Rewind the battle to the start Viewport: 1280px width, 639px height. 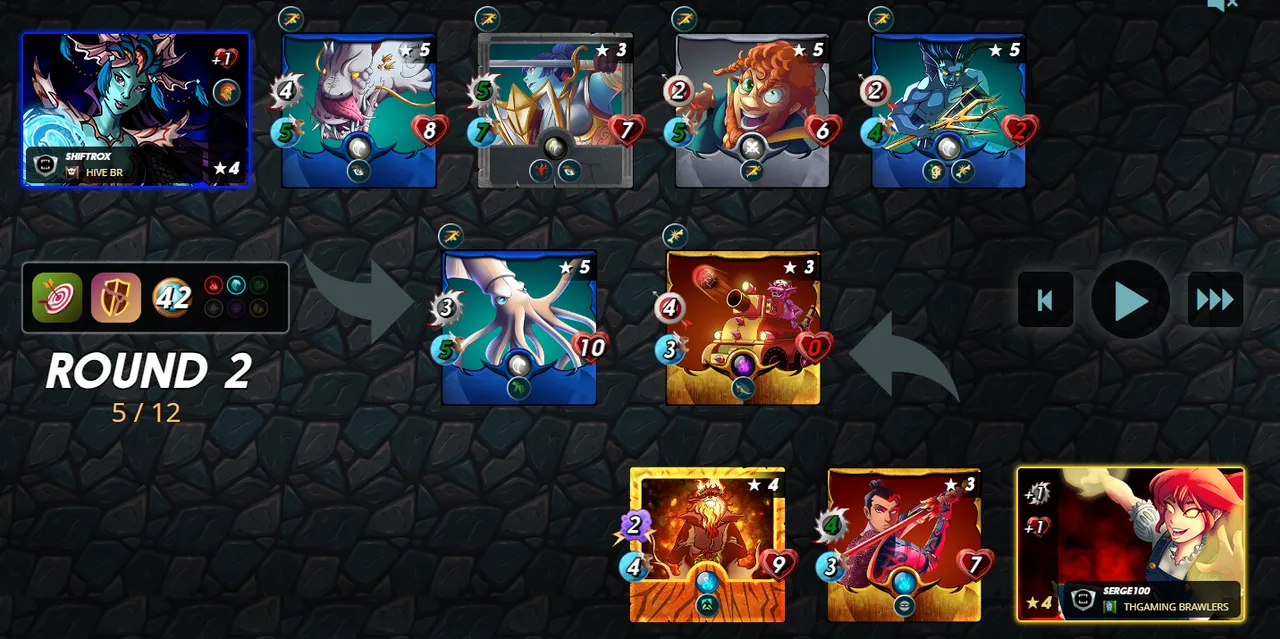pyautogui.click(x=1045, y=299)
